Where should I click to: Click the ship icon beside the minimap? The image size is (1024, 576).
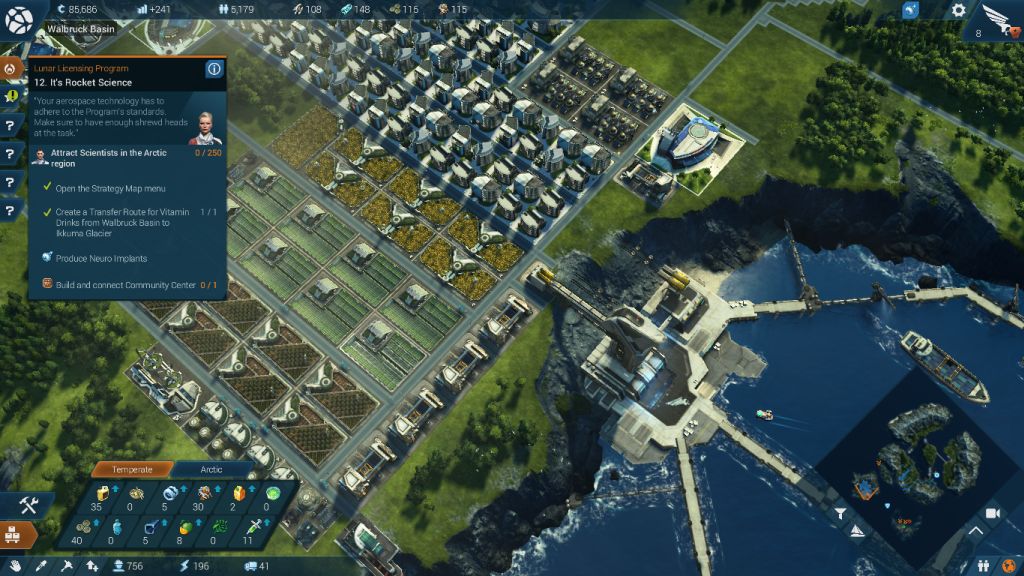click(856, 532)
